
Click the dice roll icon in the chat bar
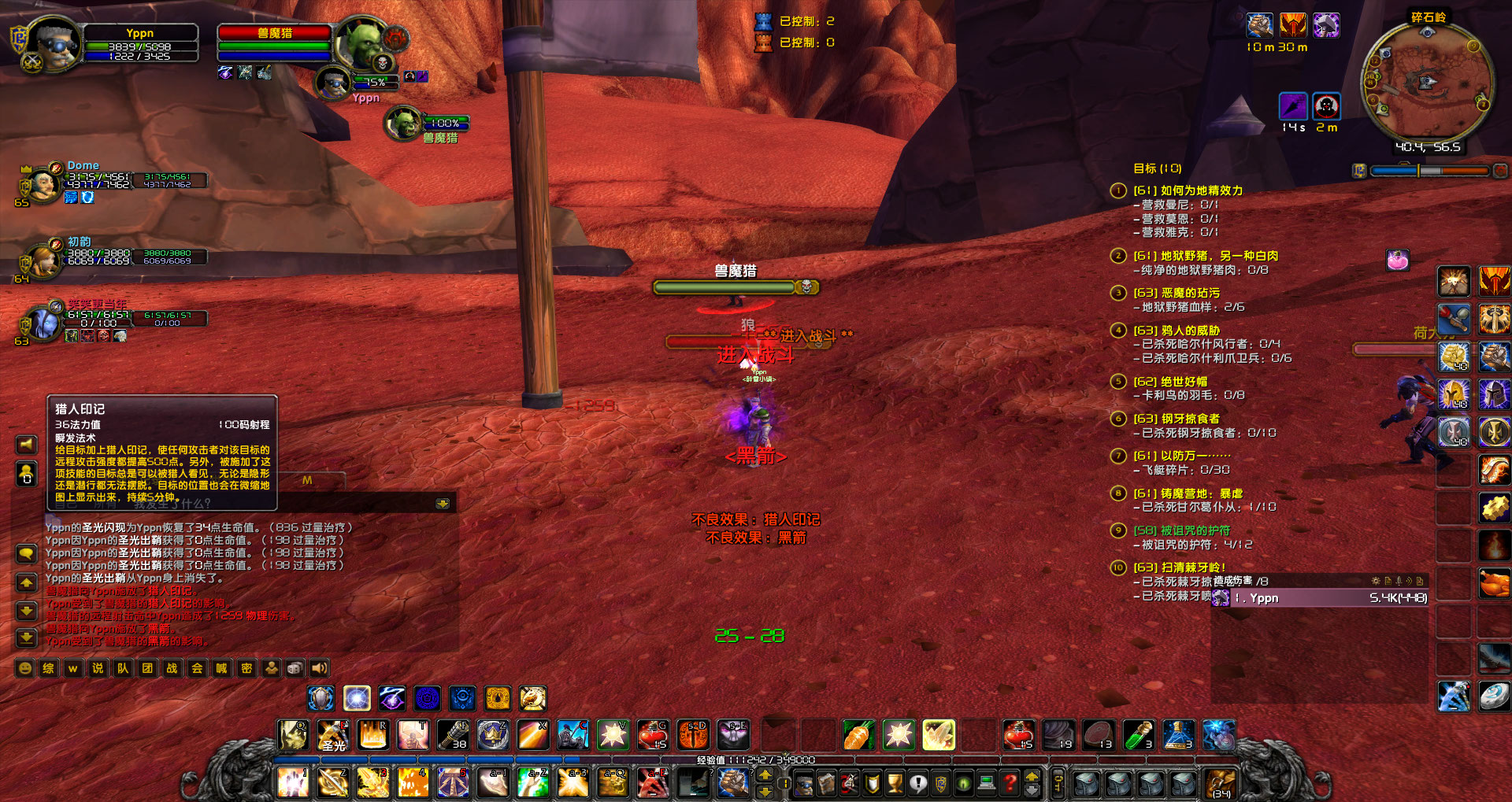(296, 667)
